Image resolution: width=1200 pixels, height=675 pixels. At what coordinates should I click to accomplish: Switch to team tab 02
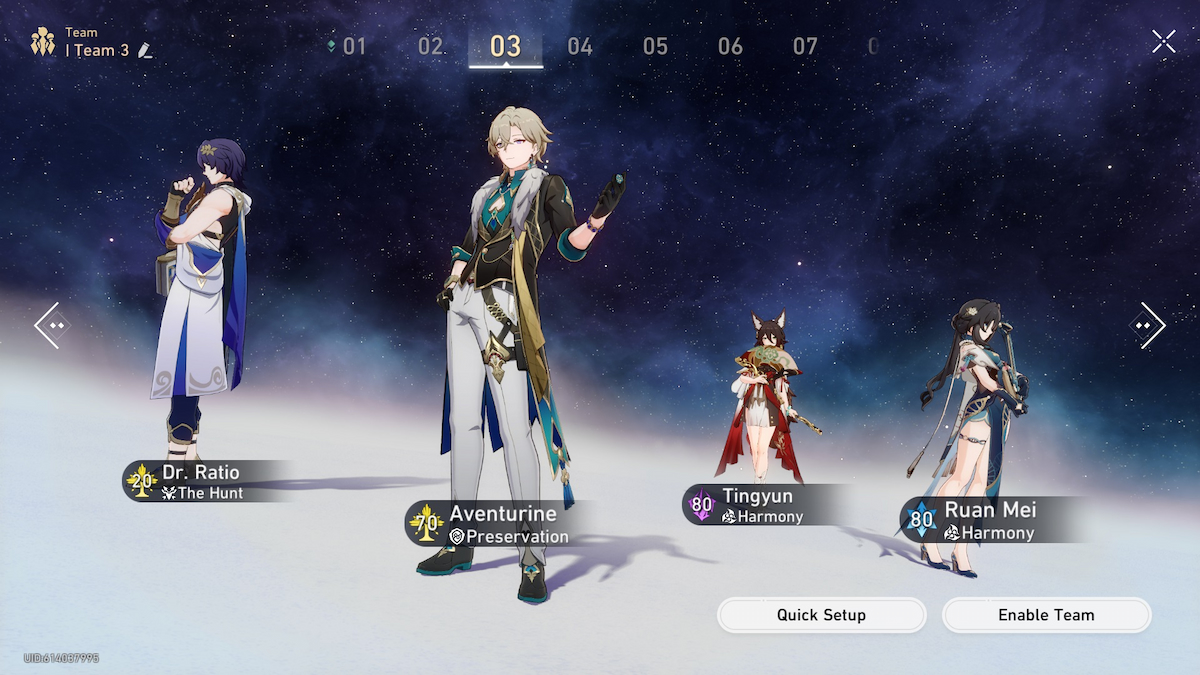pos(430,46)
